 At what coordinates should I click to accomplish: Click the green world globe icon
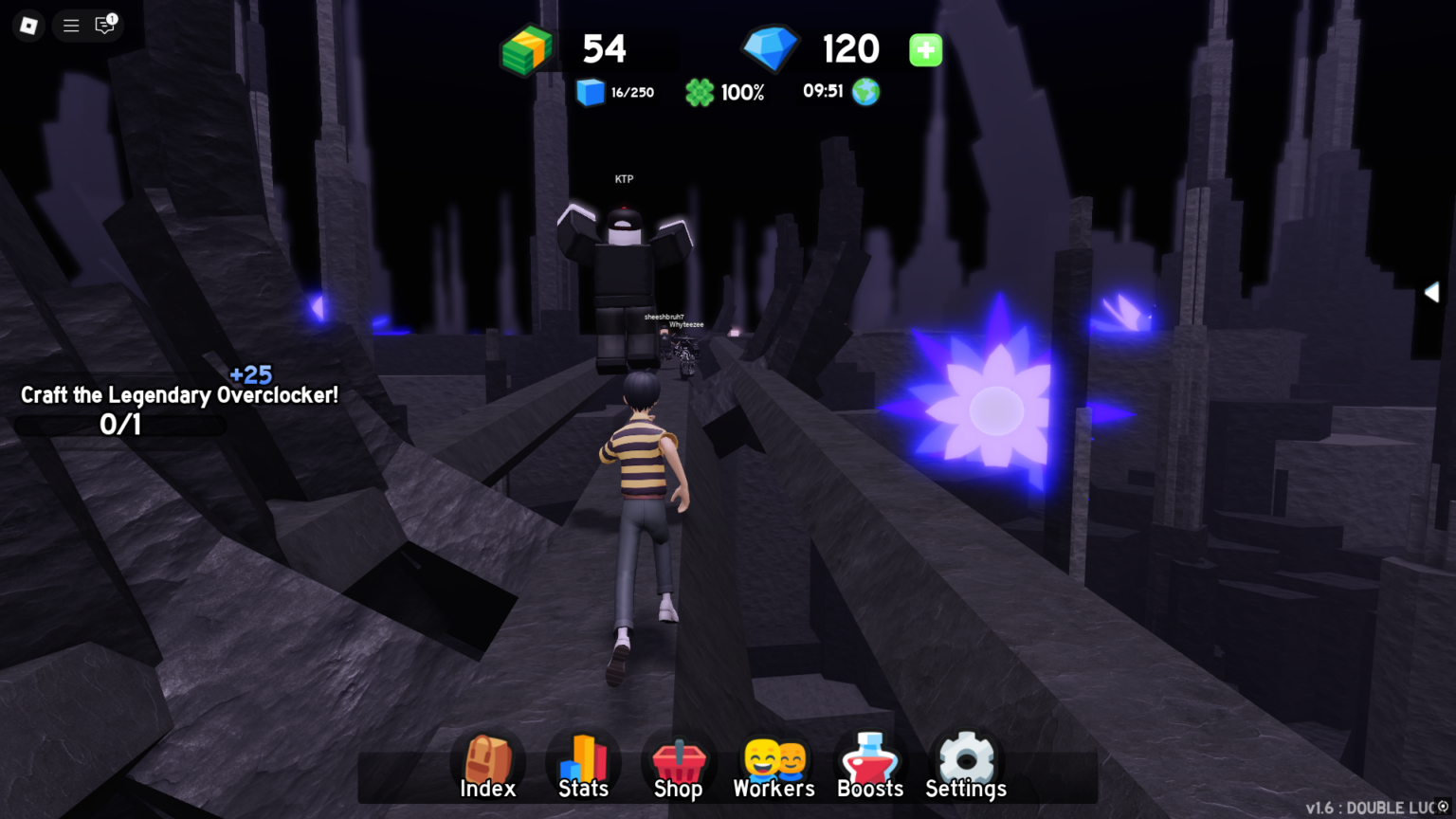865,92
